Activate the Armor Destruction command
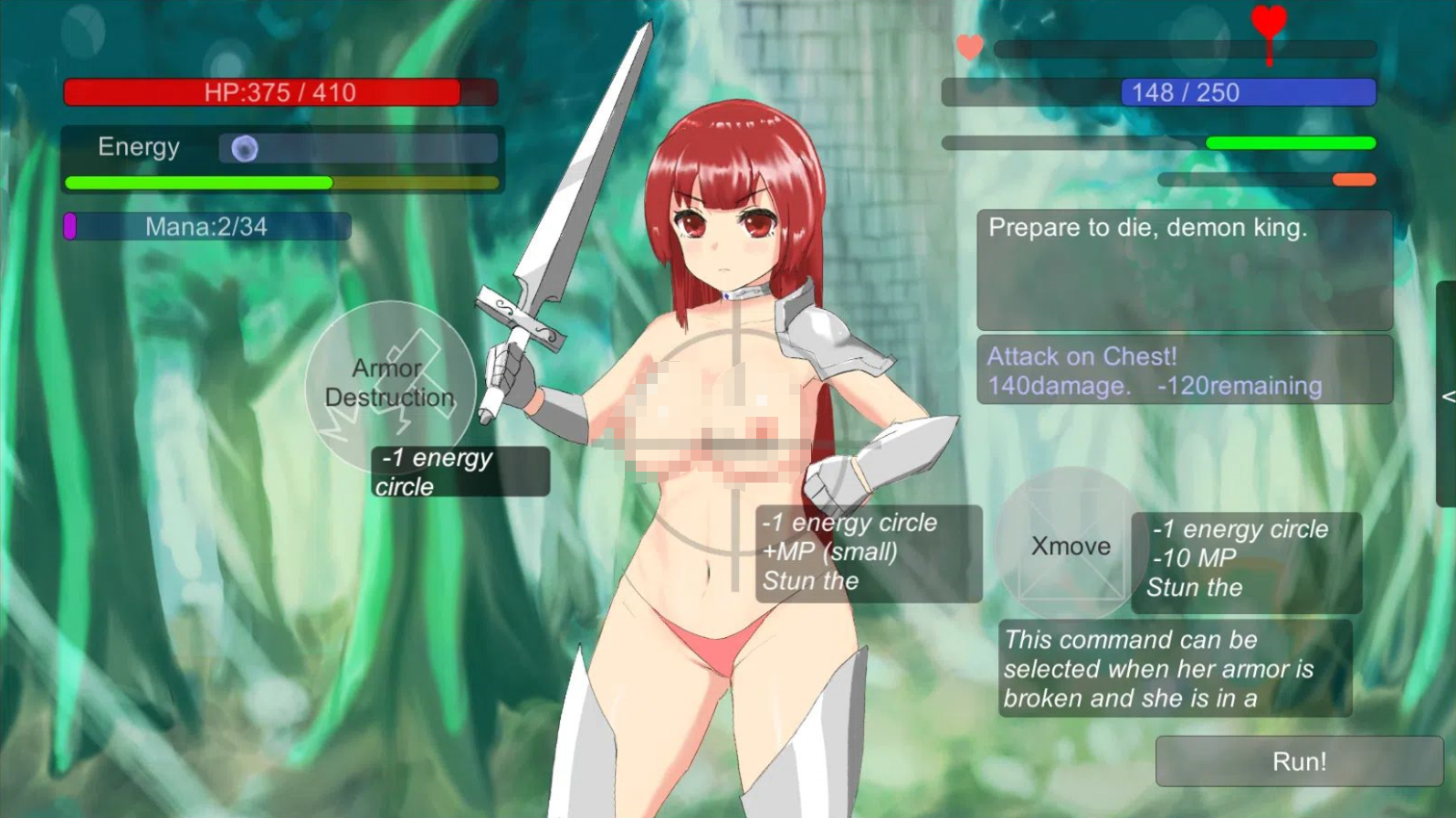This screenshot has height=818, width=1456. pyautogui.click(x=390, y=384)
